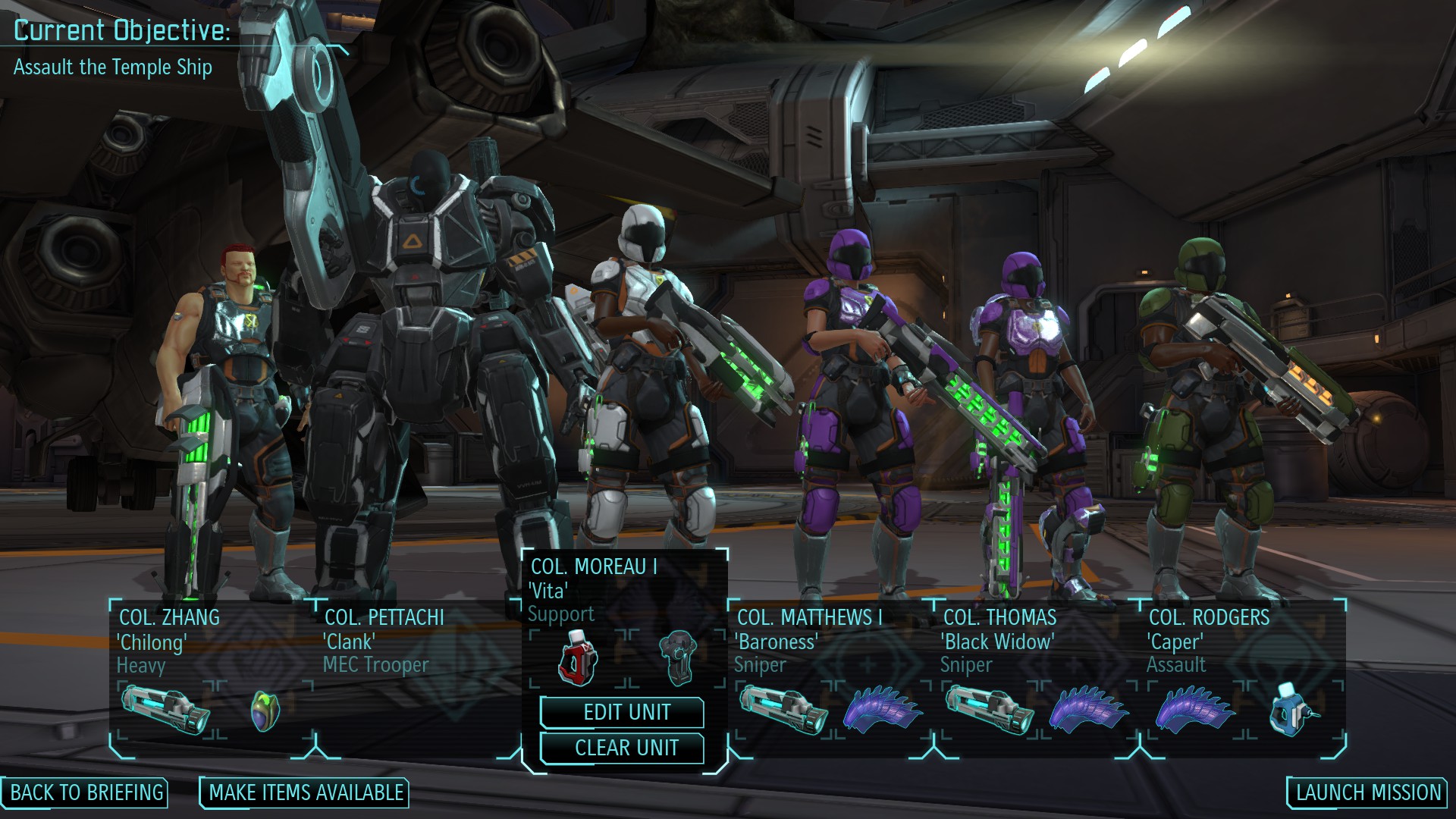Select Zhang's plasma pistol slot

166,711
